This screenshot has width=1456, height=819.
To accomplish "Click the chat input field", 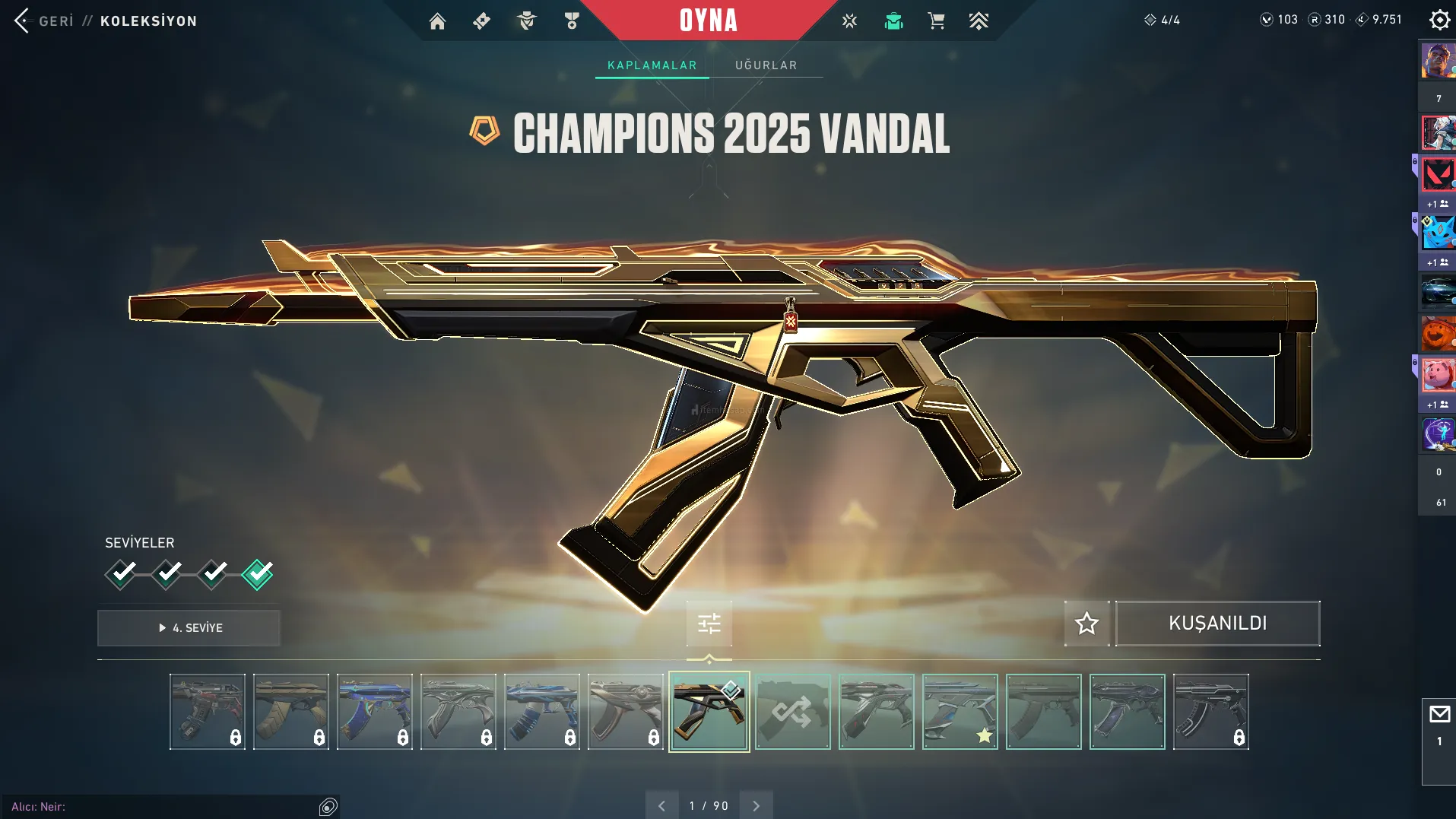I will point(167,806).
